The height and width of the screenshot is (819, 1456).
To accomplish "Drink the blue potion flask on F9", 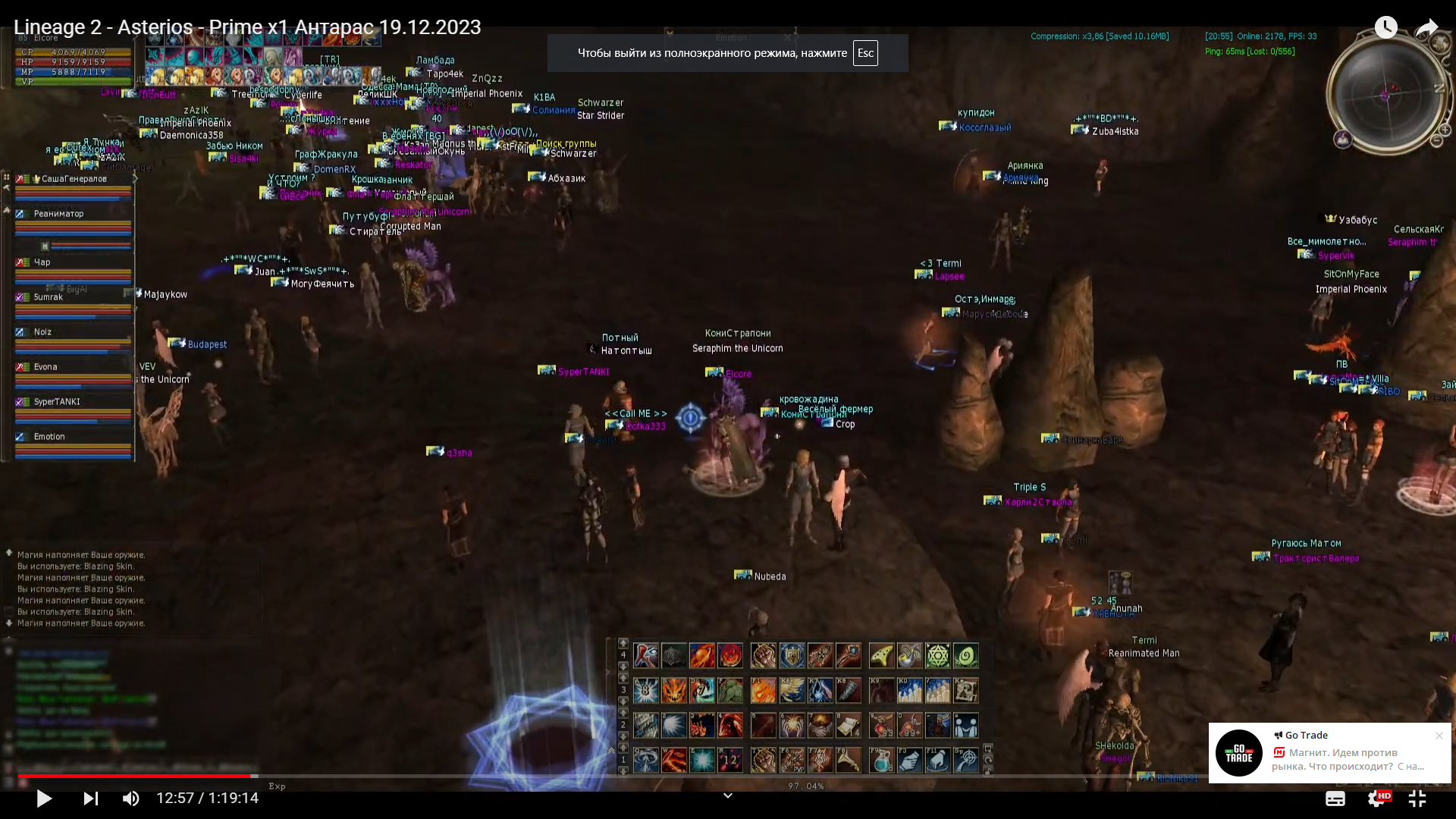I will click(881, 760).
